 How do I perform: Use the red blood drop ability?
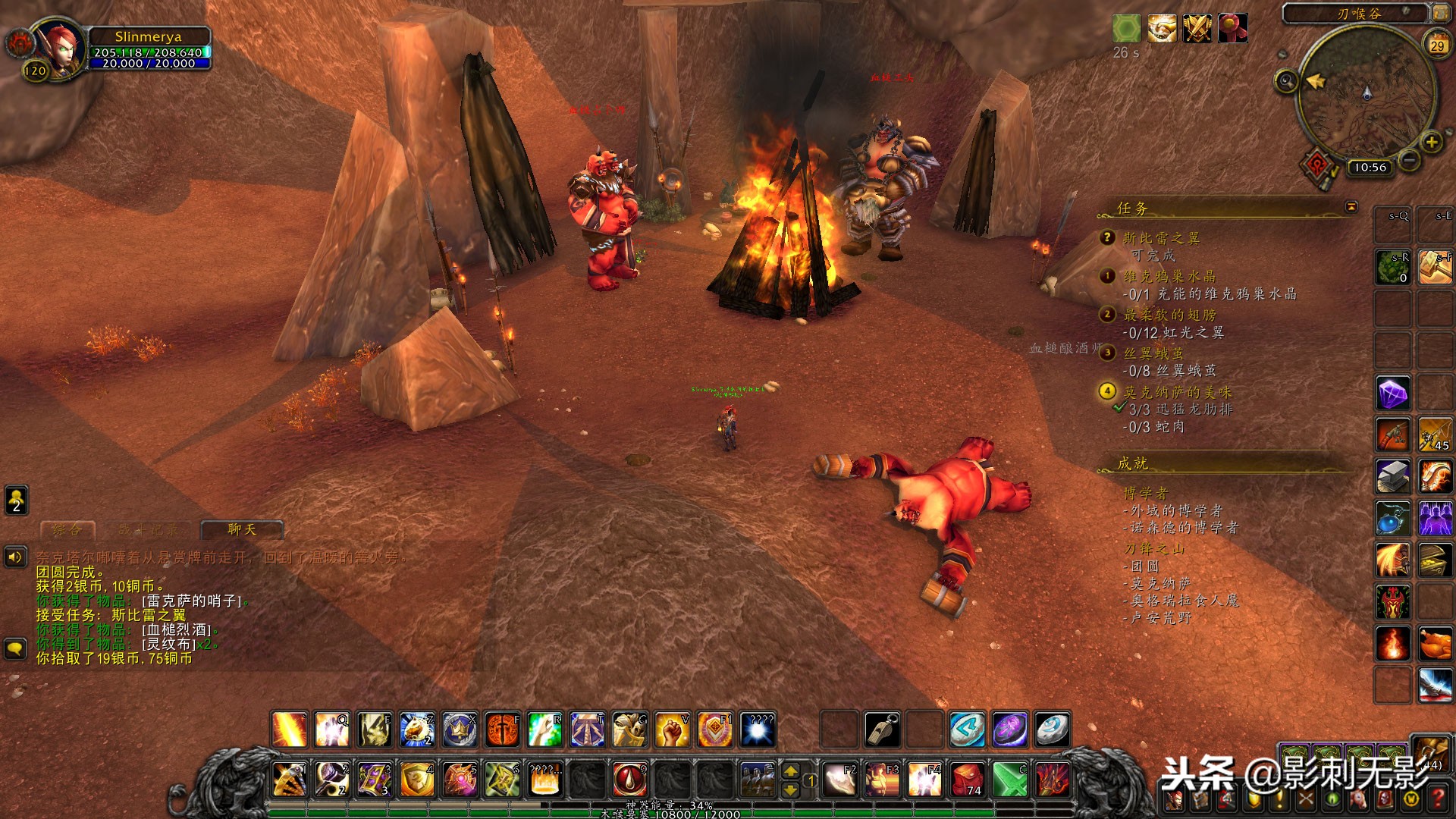(x=629, y=779)
